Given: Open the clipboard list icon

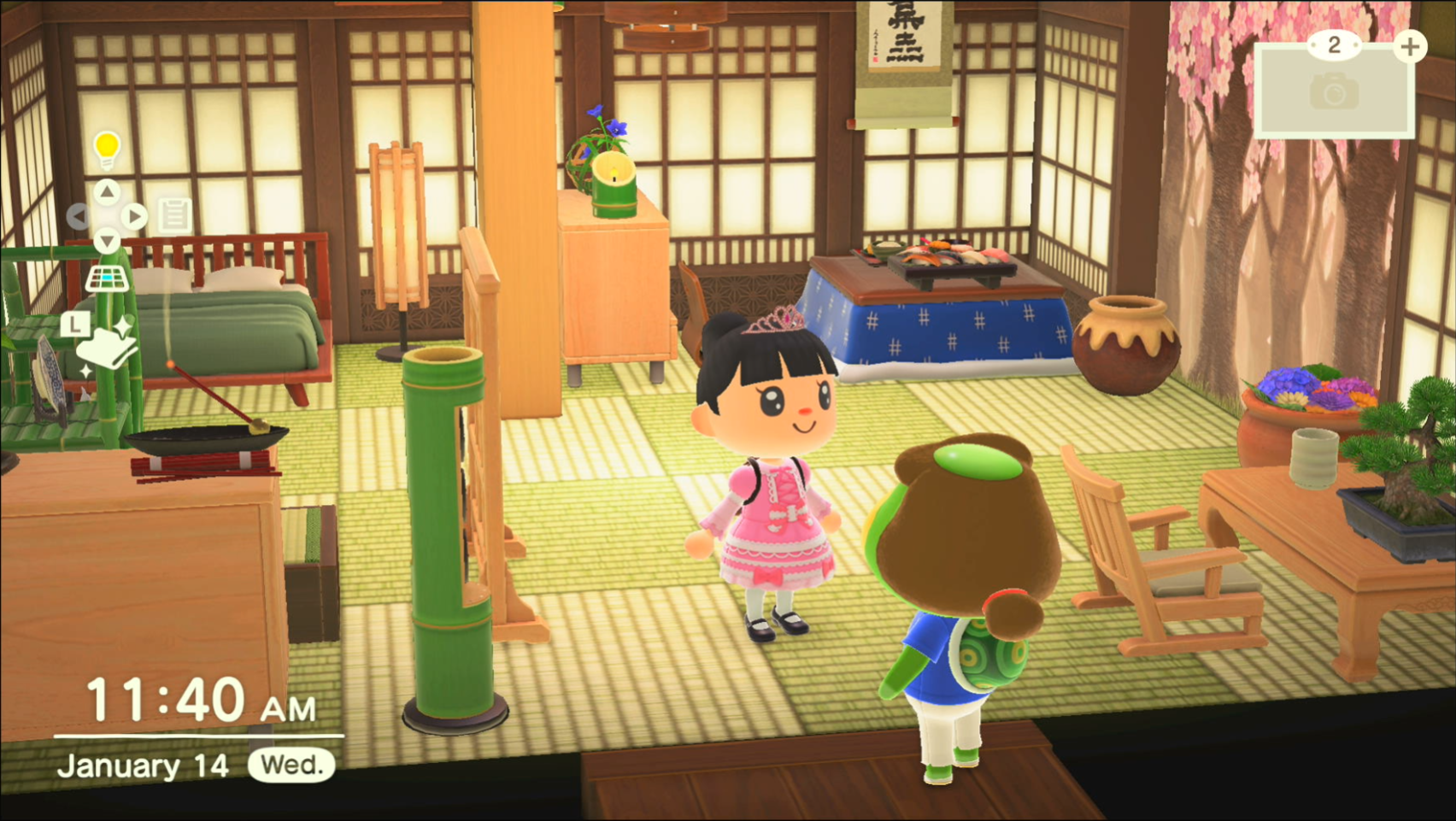Looking at the screenshot, I should [175, 215].
